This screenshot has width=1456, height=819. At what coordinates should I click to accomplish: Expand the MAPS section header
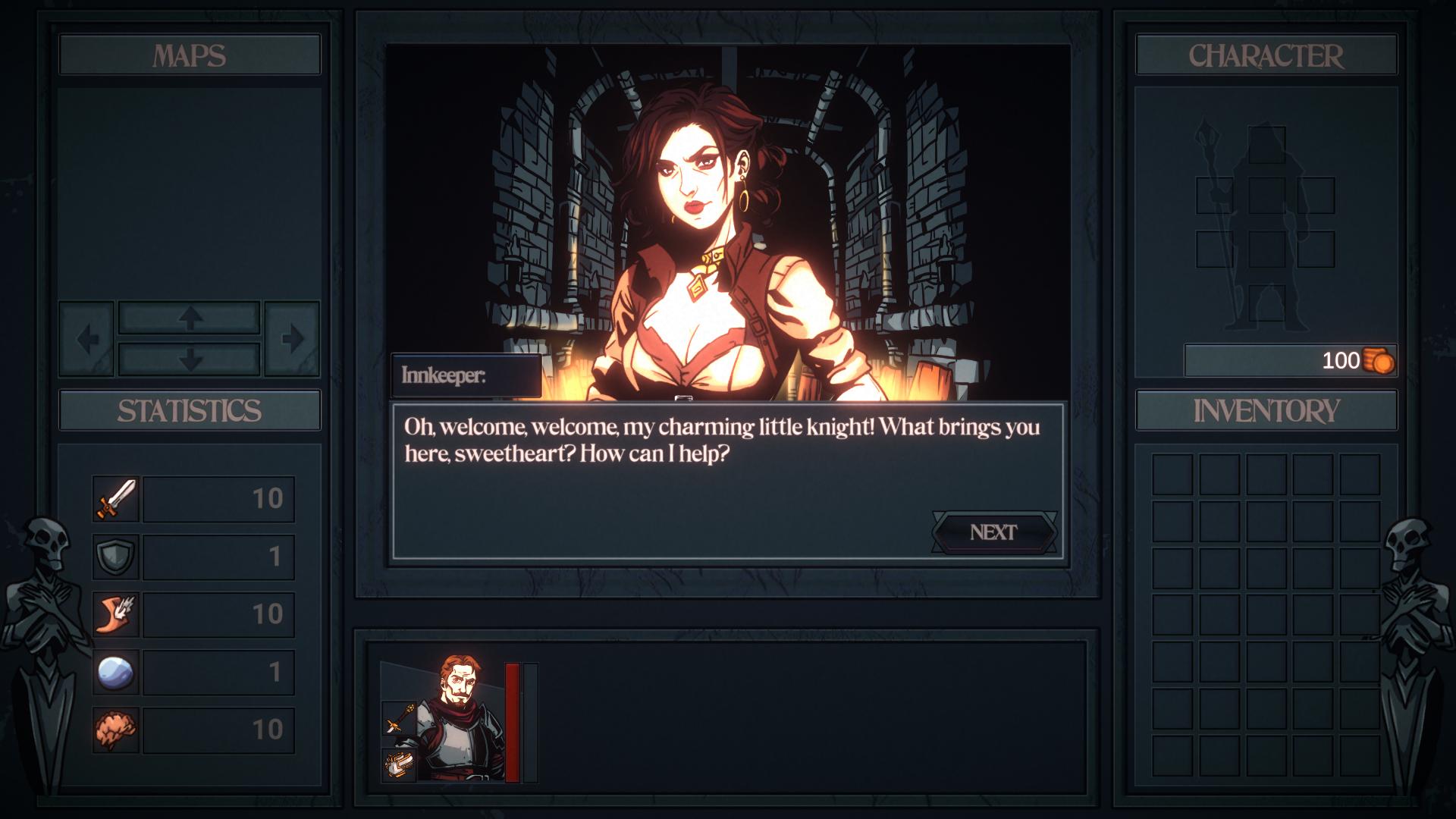point(189,54)
